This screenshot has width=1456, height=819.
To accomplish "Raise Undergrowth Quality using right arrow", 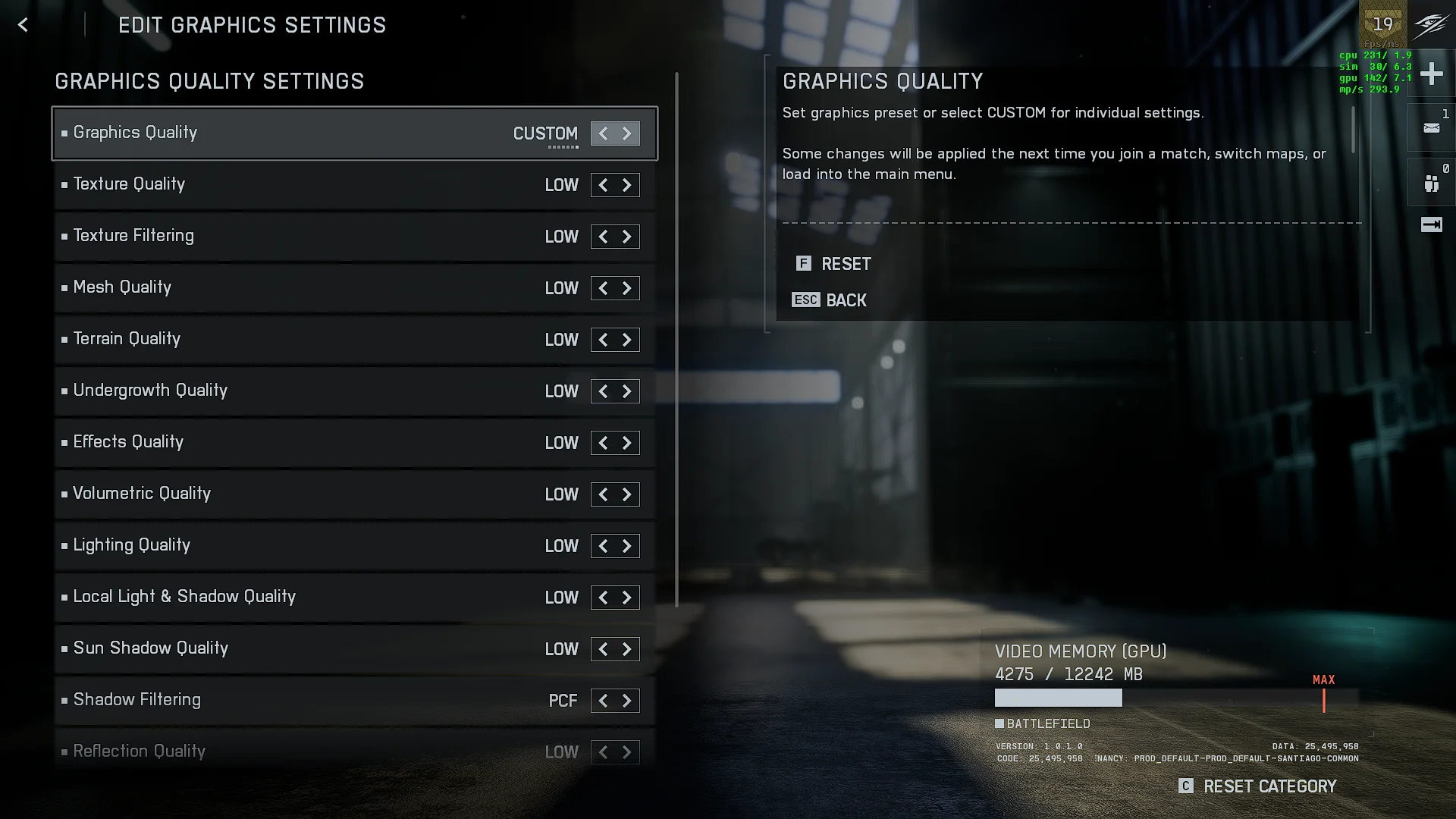I will 627,391.
